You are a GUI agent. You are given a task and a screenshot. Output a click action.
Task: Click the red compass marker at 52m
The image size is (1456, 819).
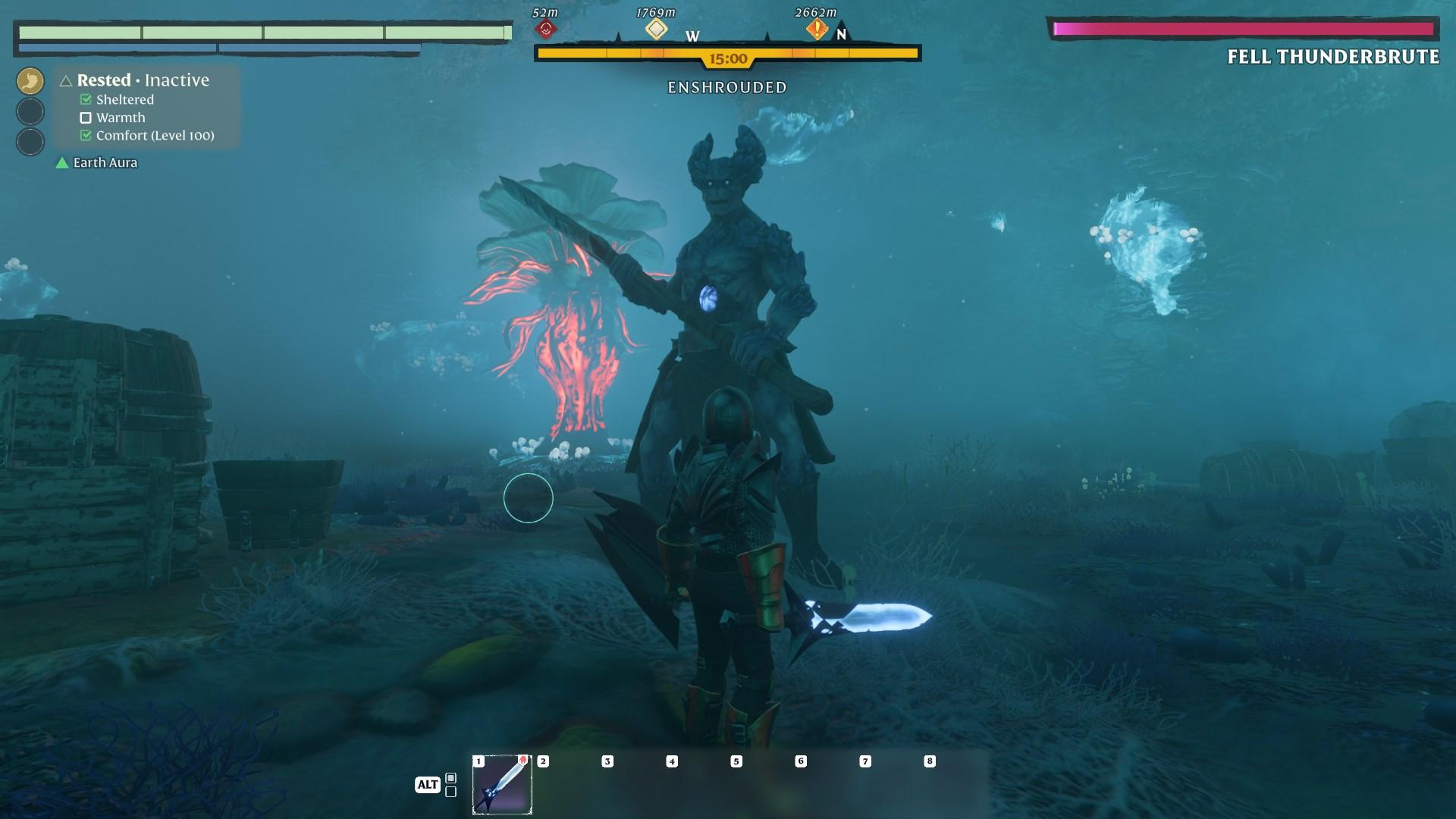click(545, 30)
